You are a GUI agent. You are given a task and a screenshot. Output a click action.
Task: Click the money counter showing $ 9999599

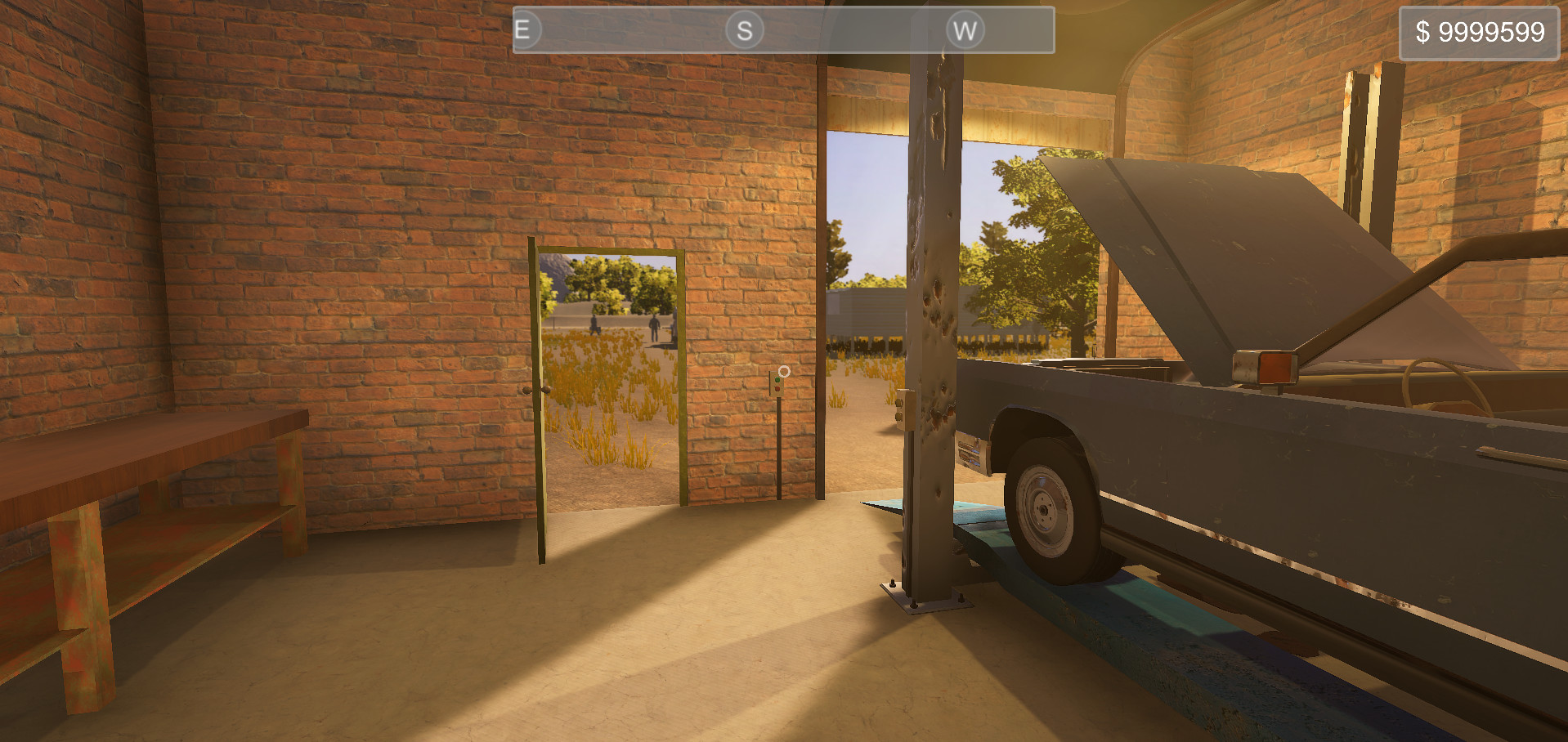(1476, 33)
